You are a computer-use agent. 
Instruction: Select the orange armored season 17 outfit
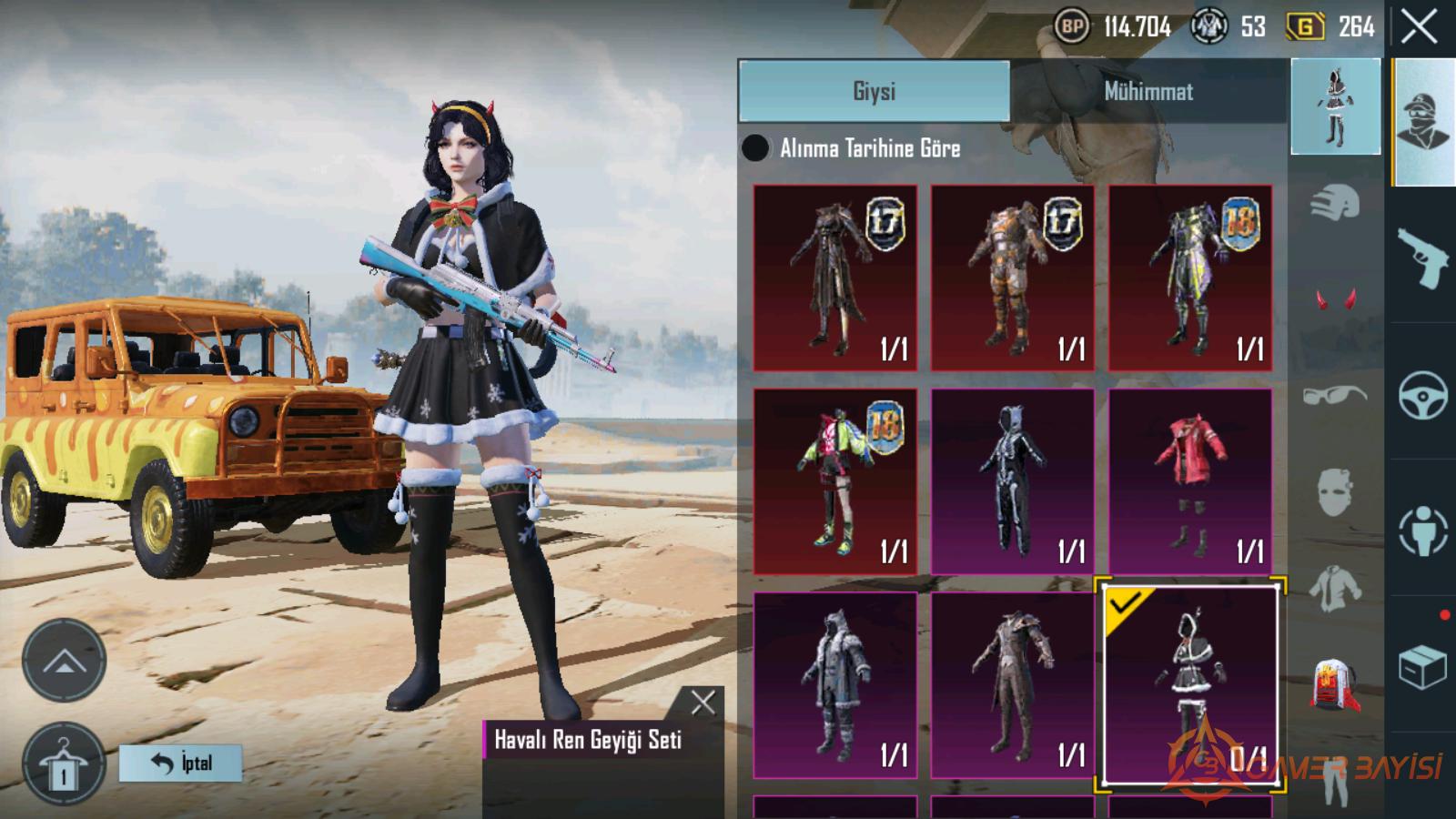coord(1012,278)
